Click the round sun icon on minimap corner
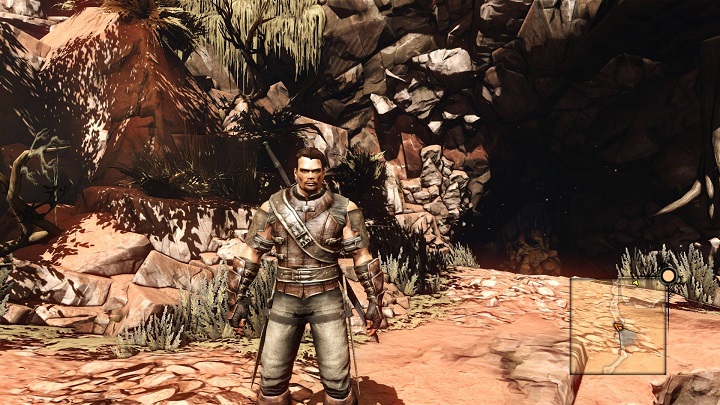The width and height of the screenshot is (720, 405). point(667,276)
